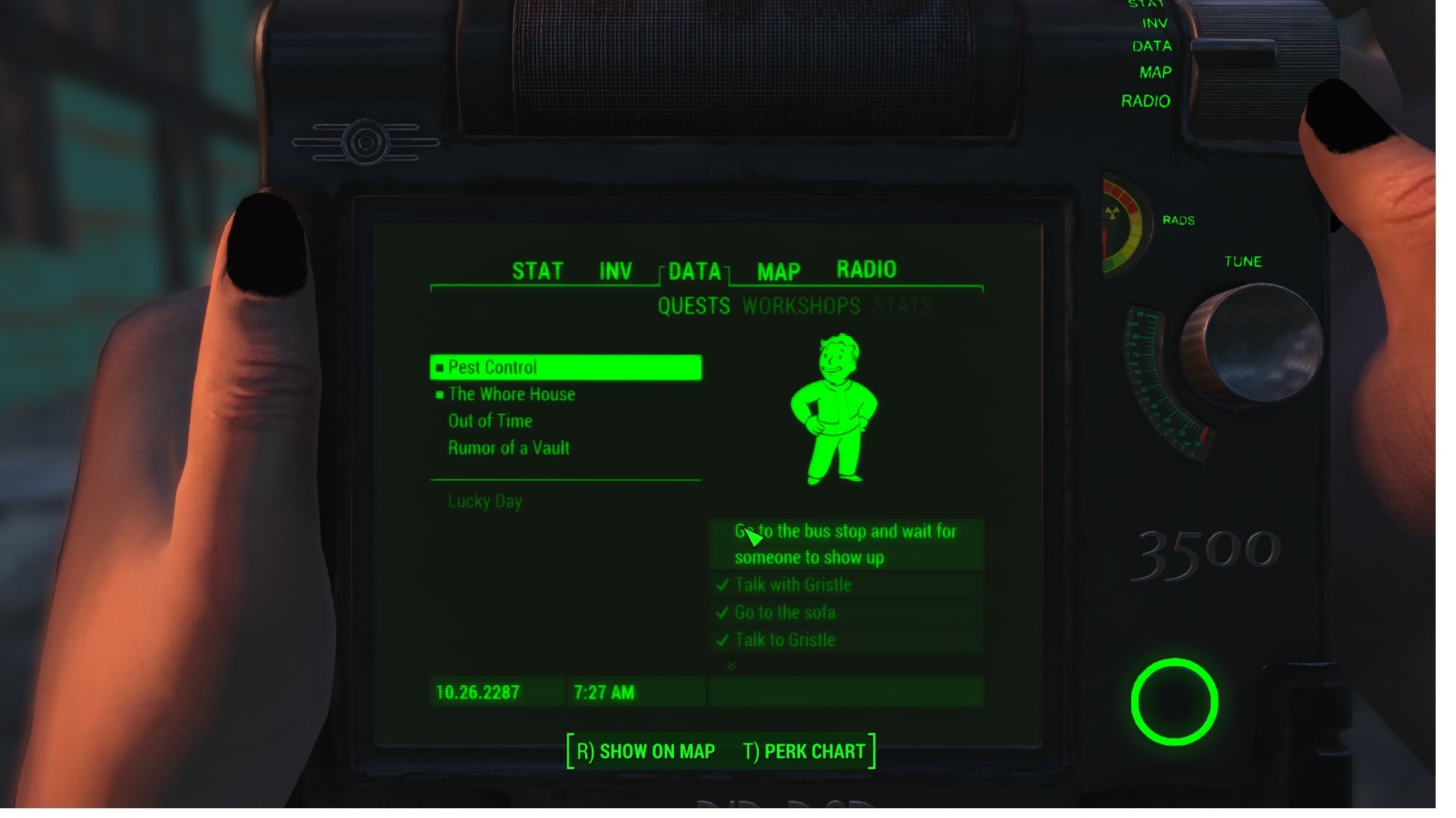This screenshot has height=818, width=1456.
Task: Click the active quest marker beside Pest Control
Action: tap(438, 368)
